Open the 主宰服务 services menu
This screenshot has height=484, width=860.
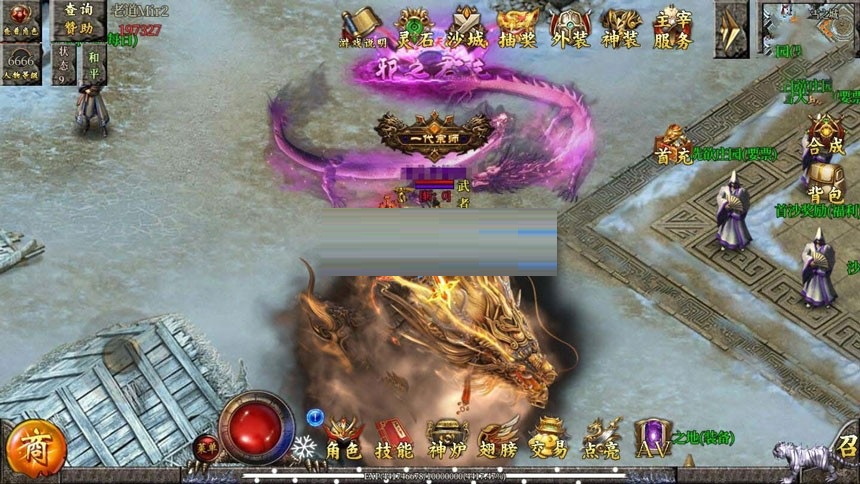[x=673, y=28]
